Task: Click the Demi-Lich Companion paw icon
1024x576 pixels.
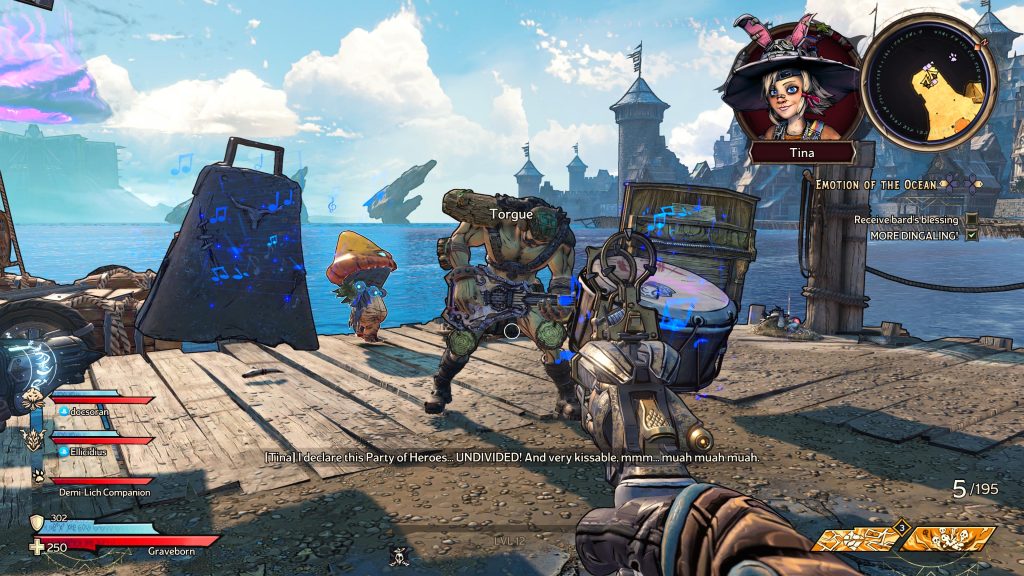Action: 37,477
